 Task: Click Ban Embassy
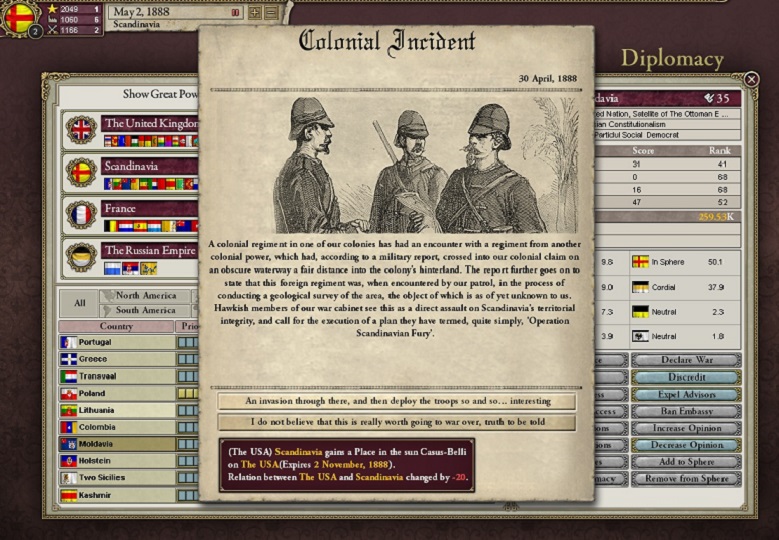686,411
